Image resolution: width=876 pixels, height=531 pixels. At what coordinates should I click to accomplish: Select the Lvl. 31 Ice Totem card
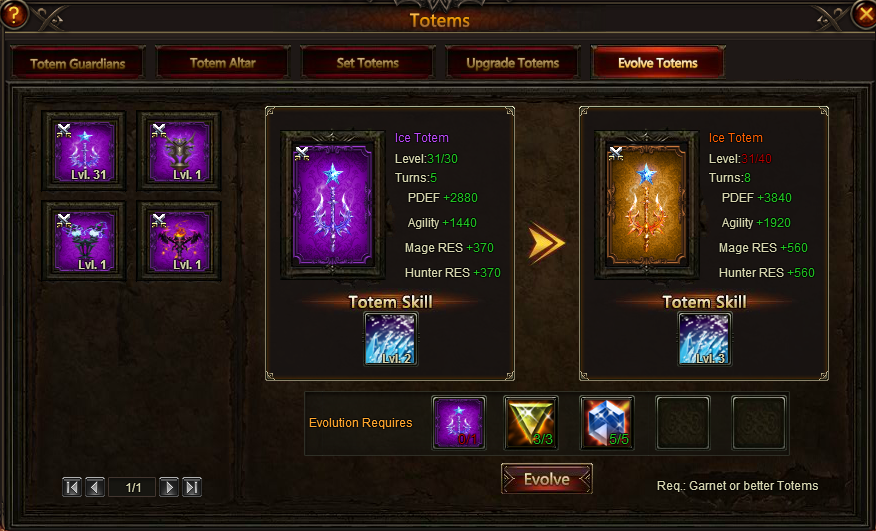[x=84, y=151]
